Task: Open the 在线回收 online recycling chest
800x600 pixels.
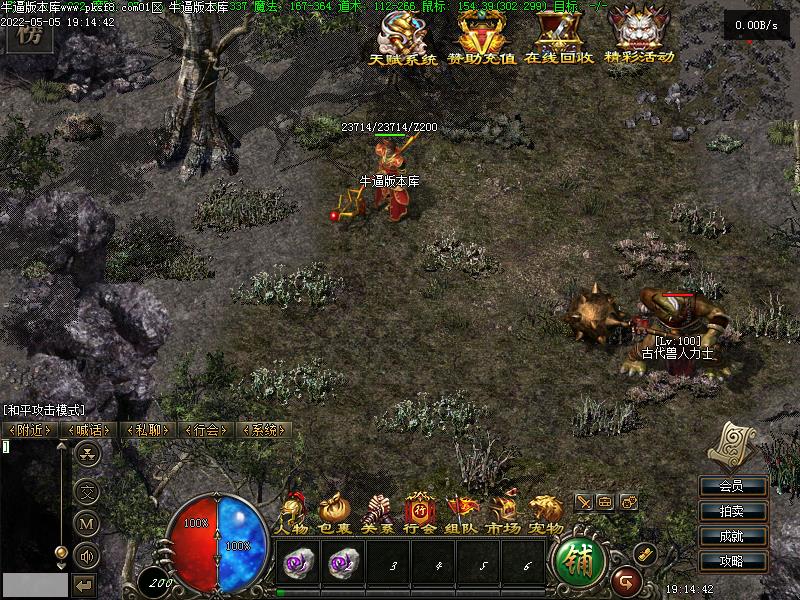Action: (x=558, y=37)
